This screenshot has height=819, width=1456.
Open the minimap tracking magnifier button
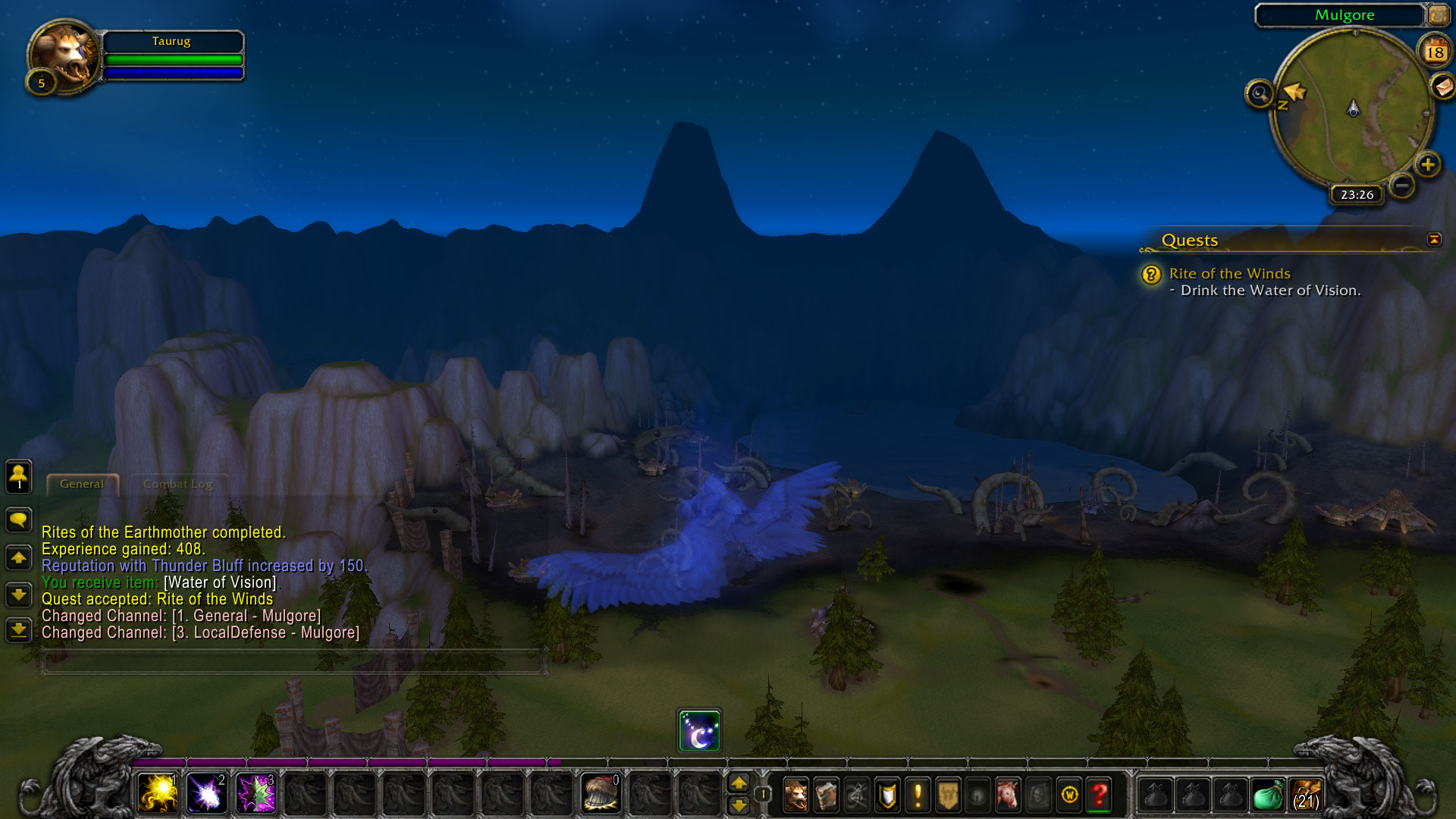click(x=1260, y=94)
